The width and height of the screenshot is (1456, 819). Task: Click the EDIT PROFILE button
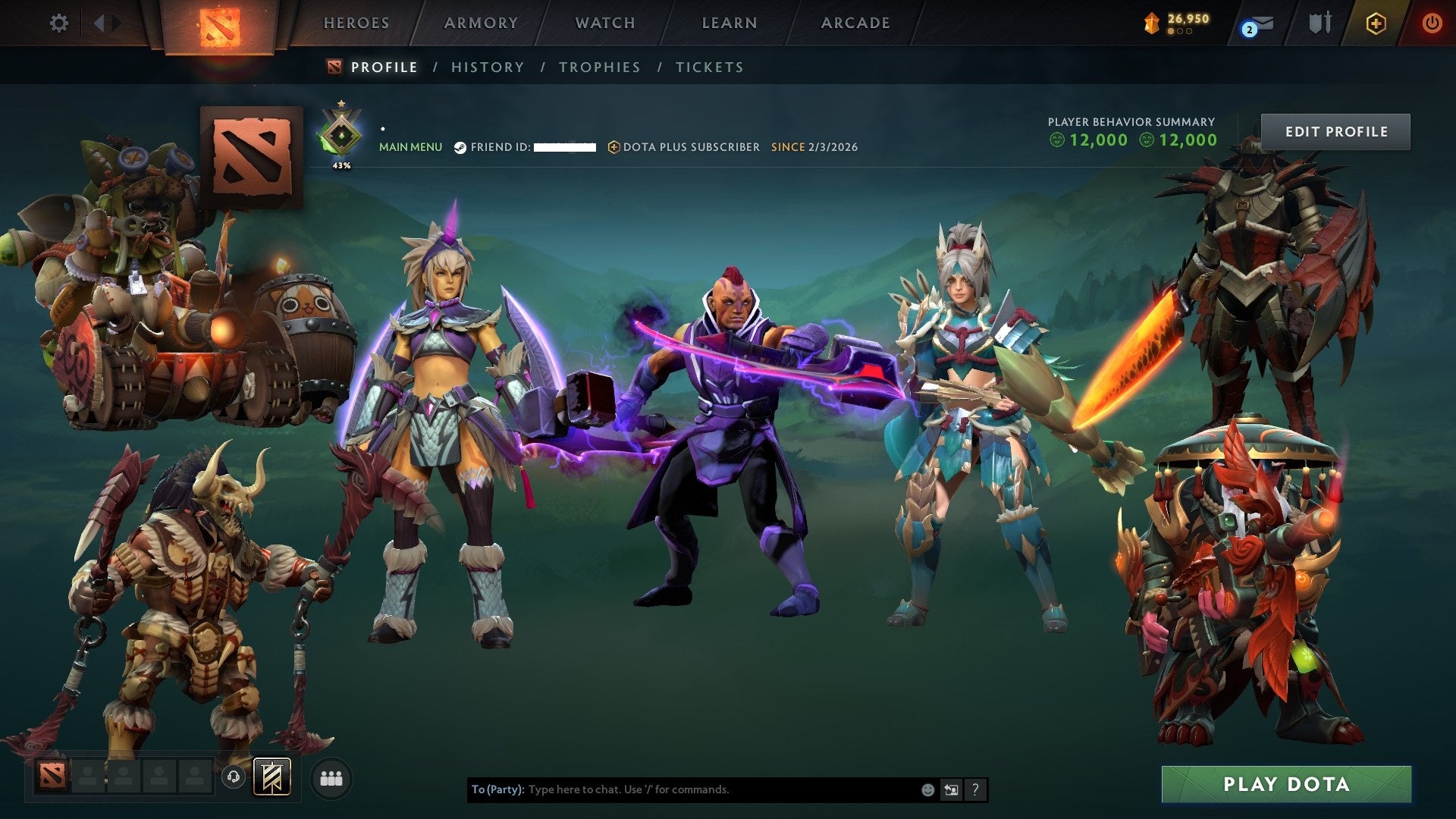(x=1335, y=131)
